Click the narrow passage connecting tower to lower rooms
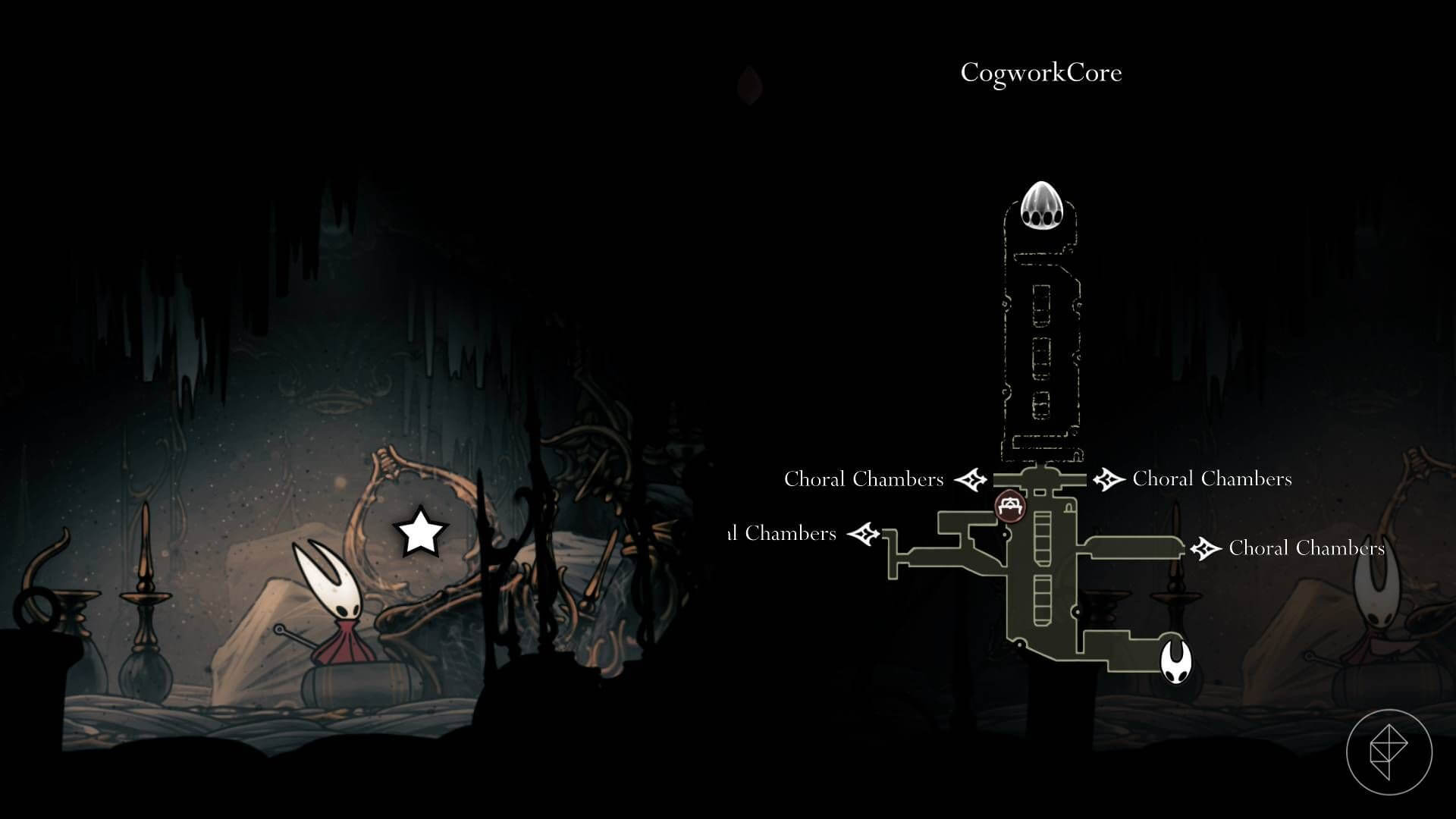 click(1043, 466)
